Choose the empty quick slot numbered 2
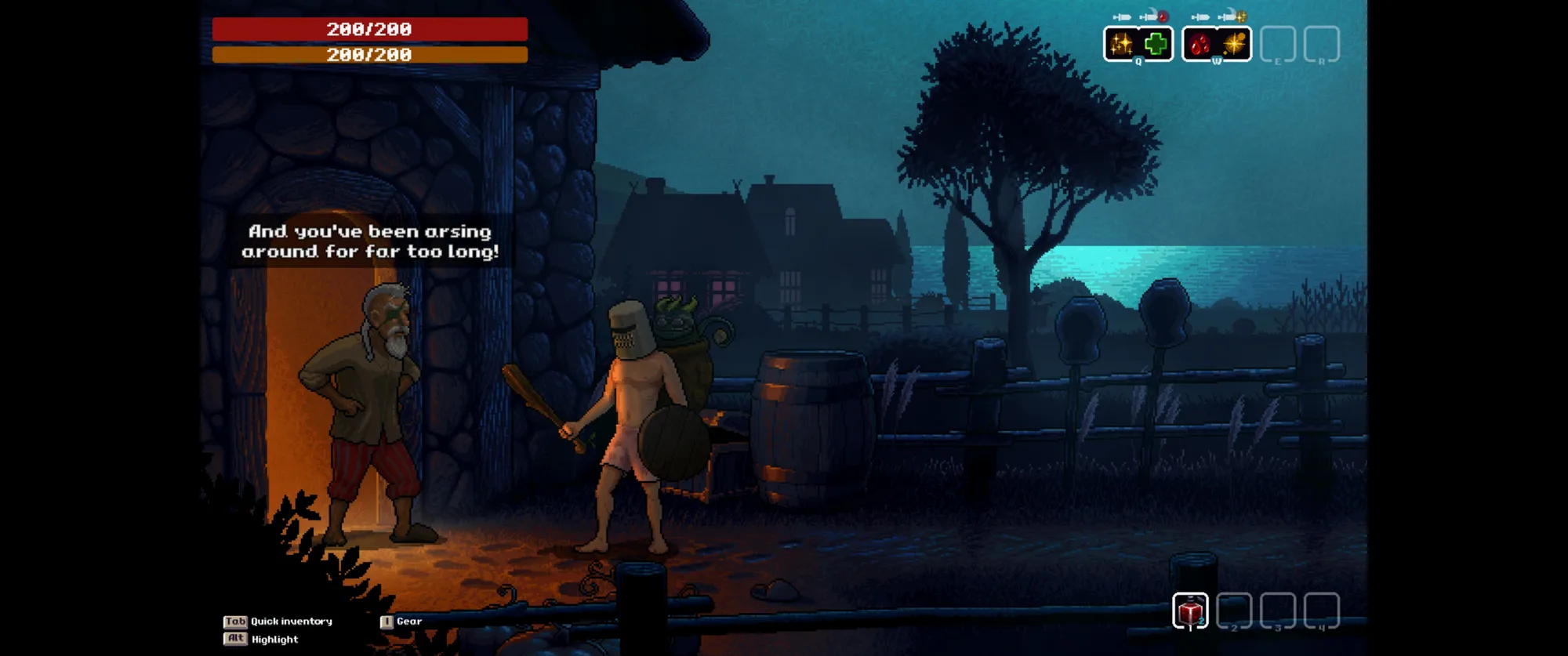 [1234, 611]
